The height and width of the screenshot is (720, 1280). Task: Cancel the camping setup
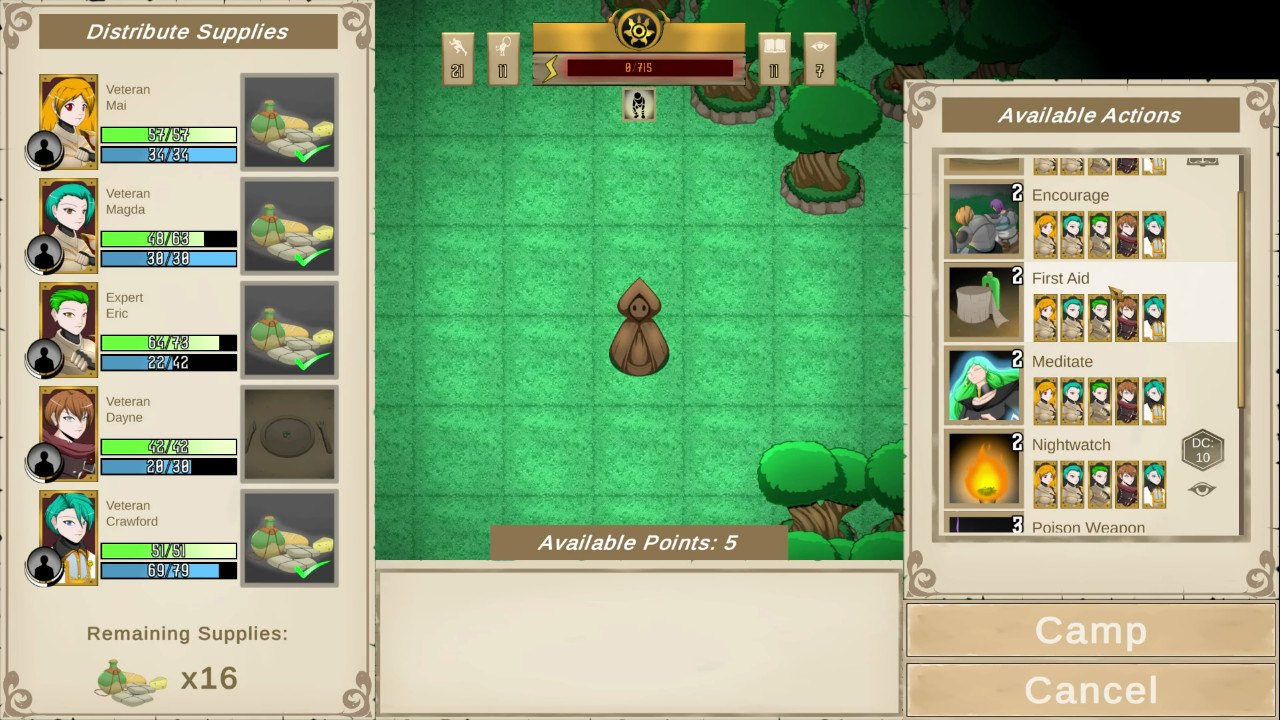(1090, 689)
